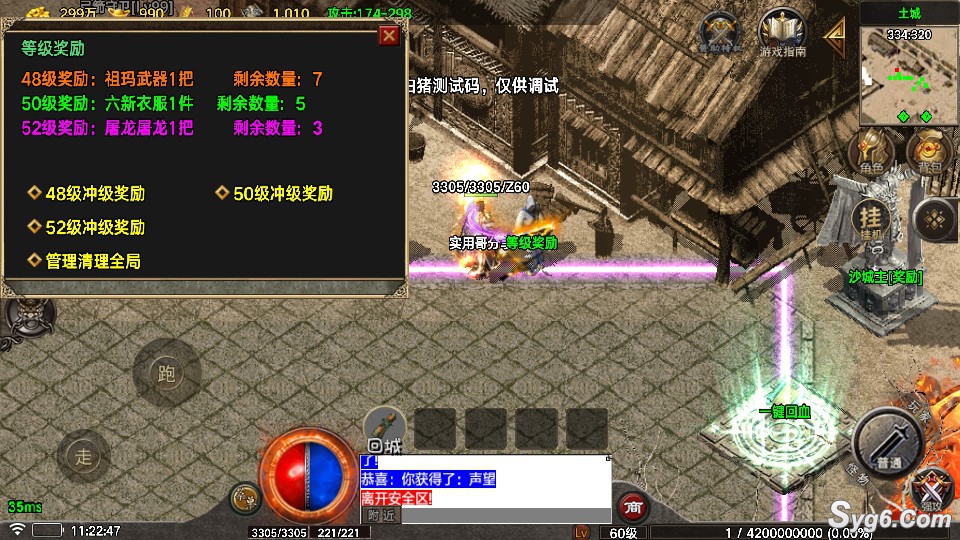Open the diamond-pattern round menu button

coord(936,219)
